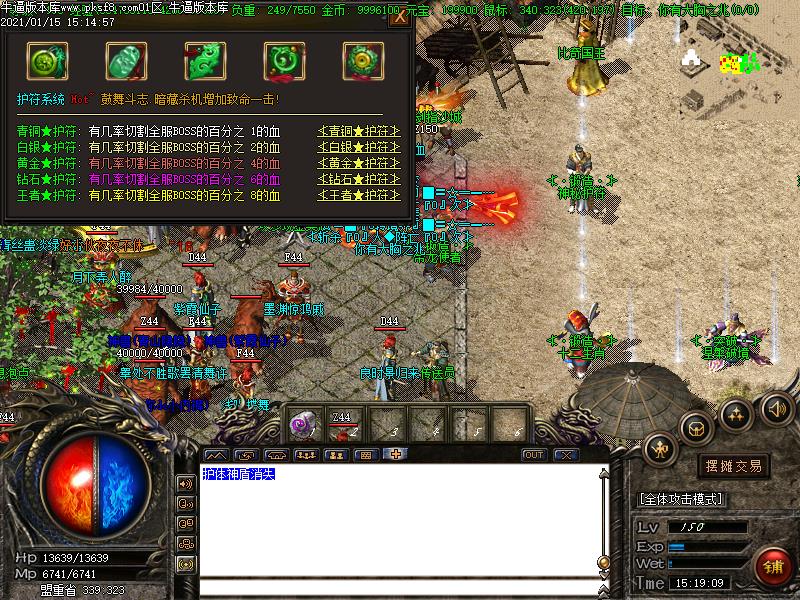Close the amulet system dialog

(399, 16)
